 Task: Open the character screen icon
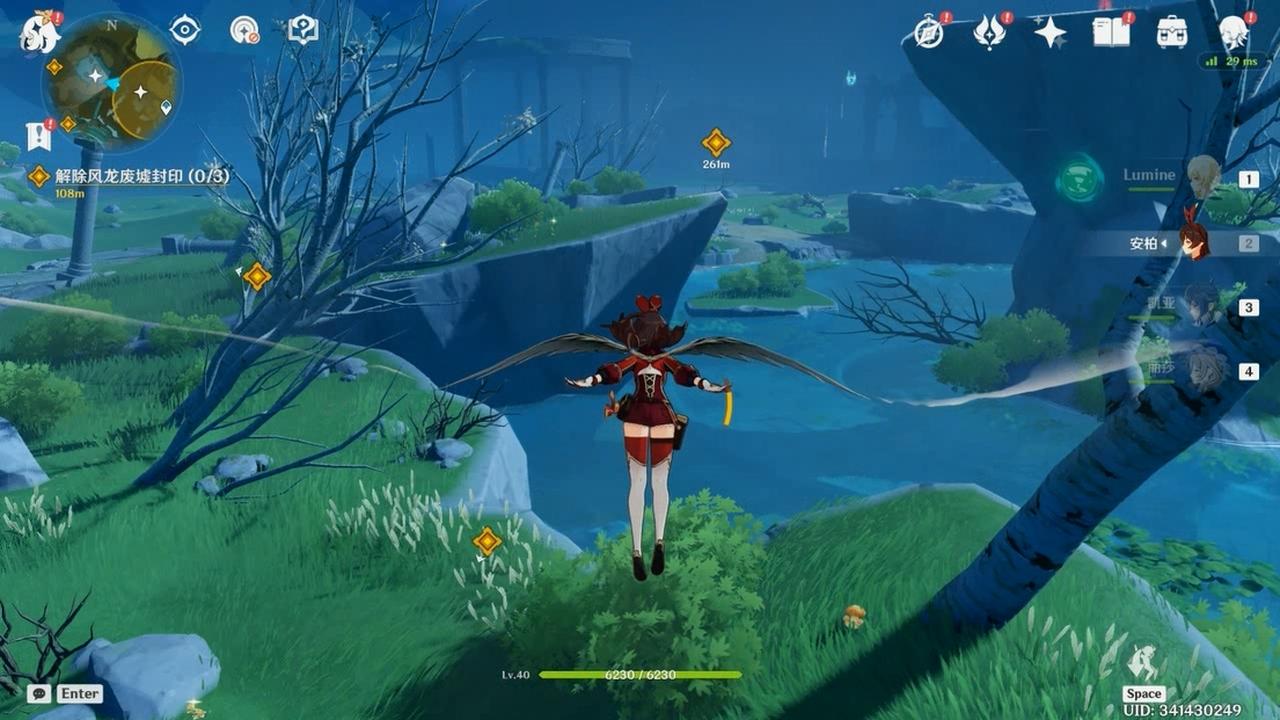tap(1234, 32)
